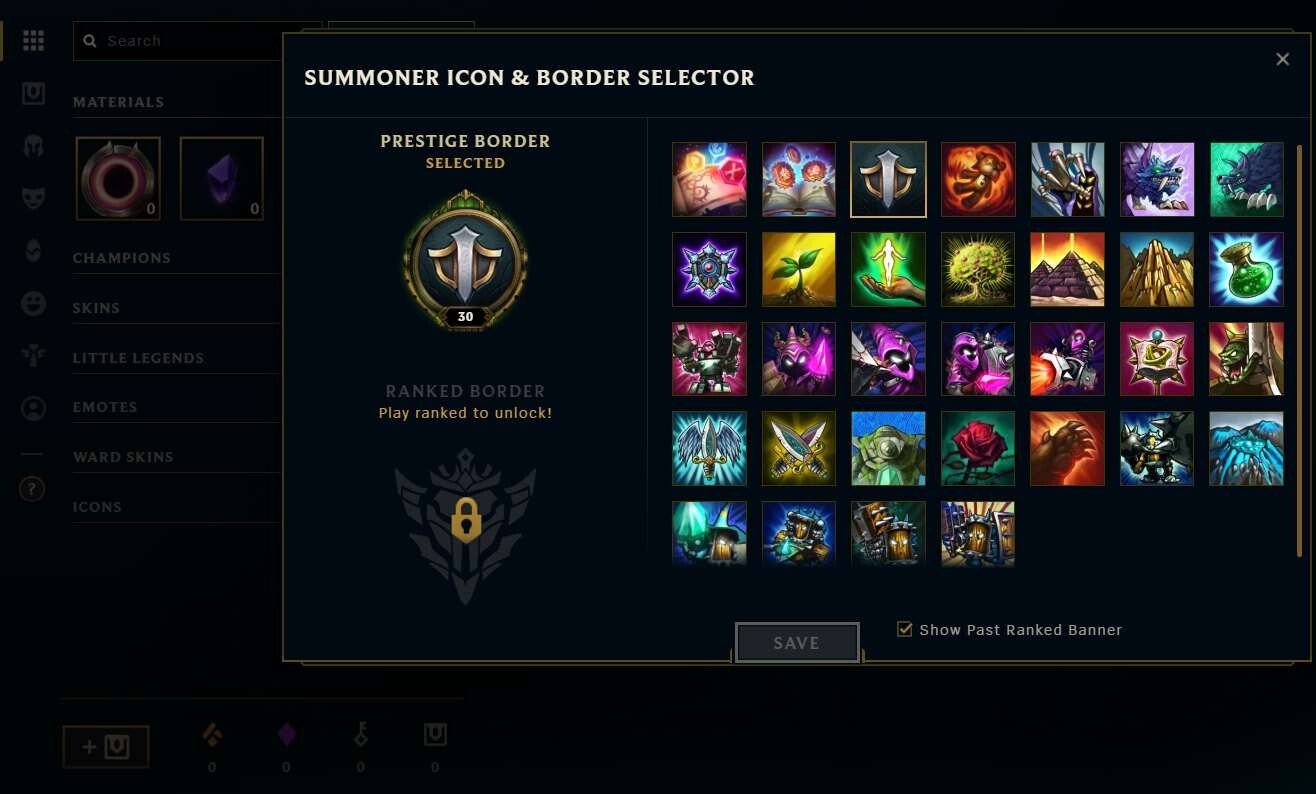Open the Skins mask icon in the sidebar

[x=33, y=197]
